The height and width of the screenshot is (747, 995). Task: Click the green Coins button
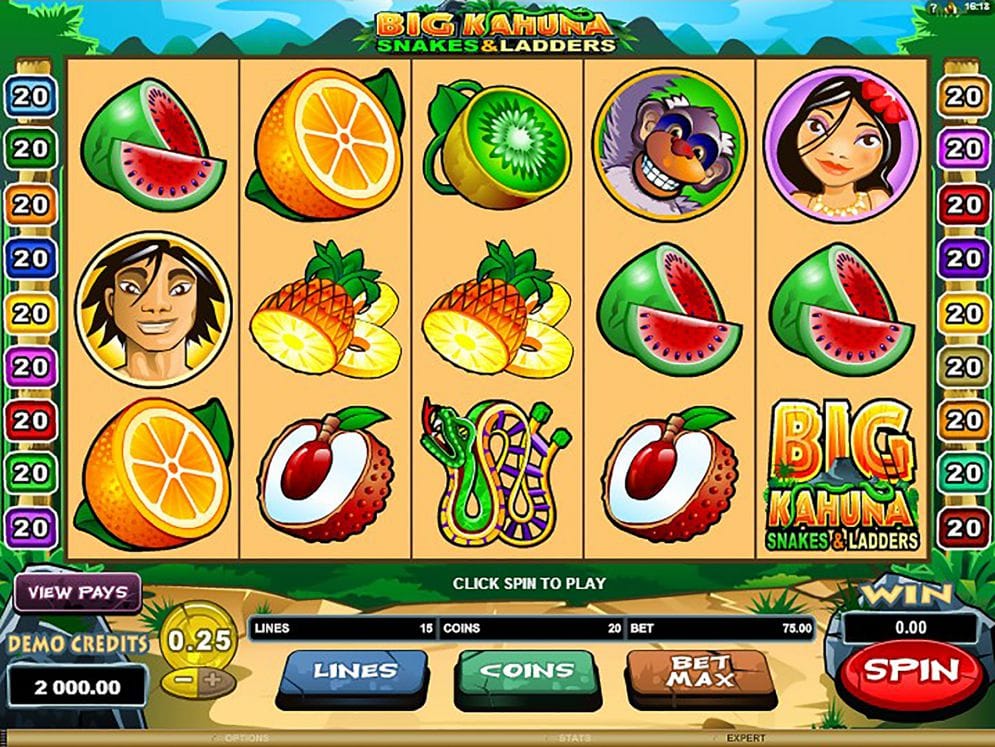tap(529, 671)
